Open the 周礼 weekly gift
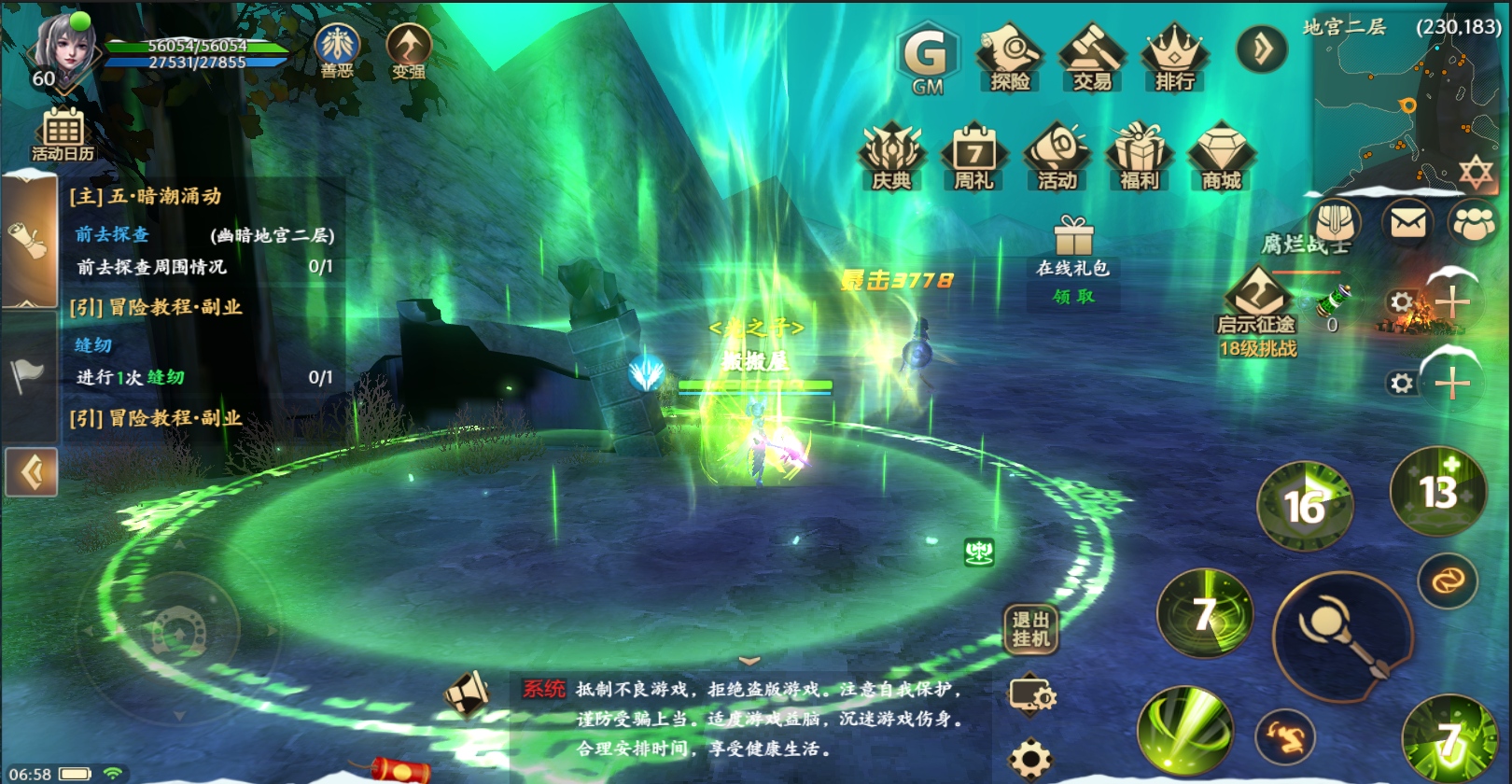The image size is (1512, 784). [973, 157]
